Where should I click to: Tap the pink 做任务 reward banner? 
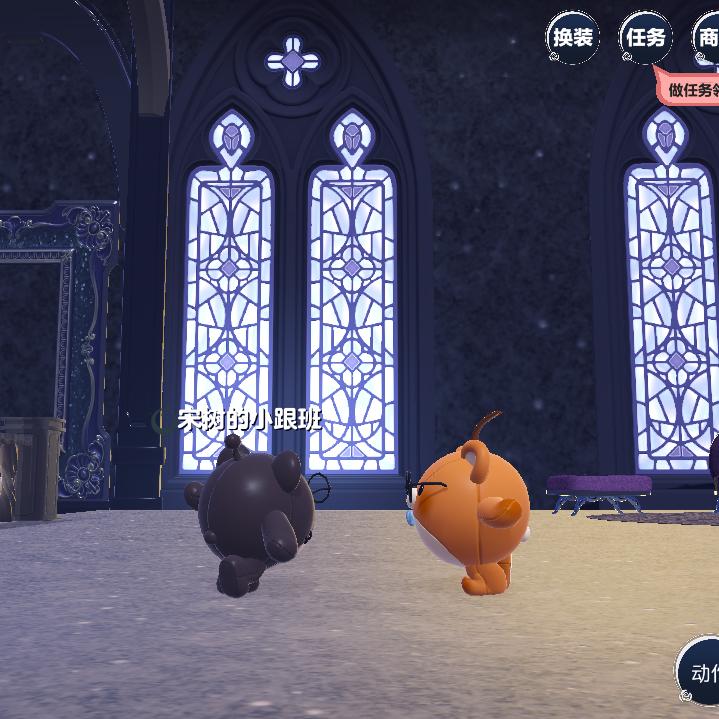(x=691, y=89)
